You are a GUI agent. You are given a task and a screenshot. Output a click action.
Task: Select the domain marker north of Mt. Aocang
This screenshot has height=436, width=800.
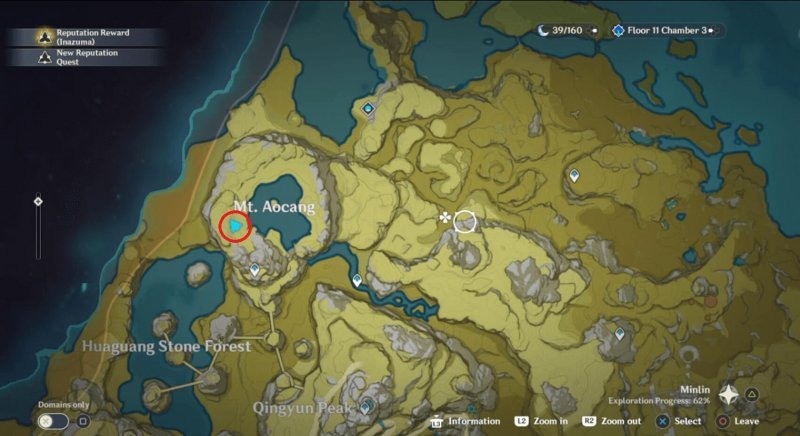click(x=369, y=109)
